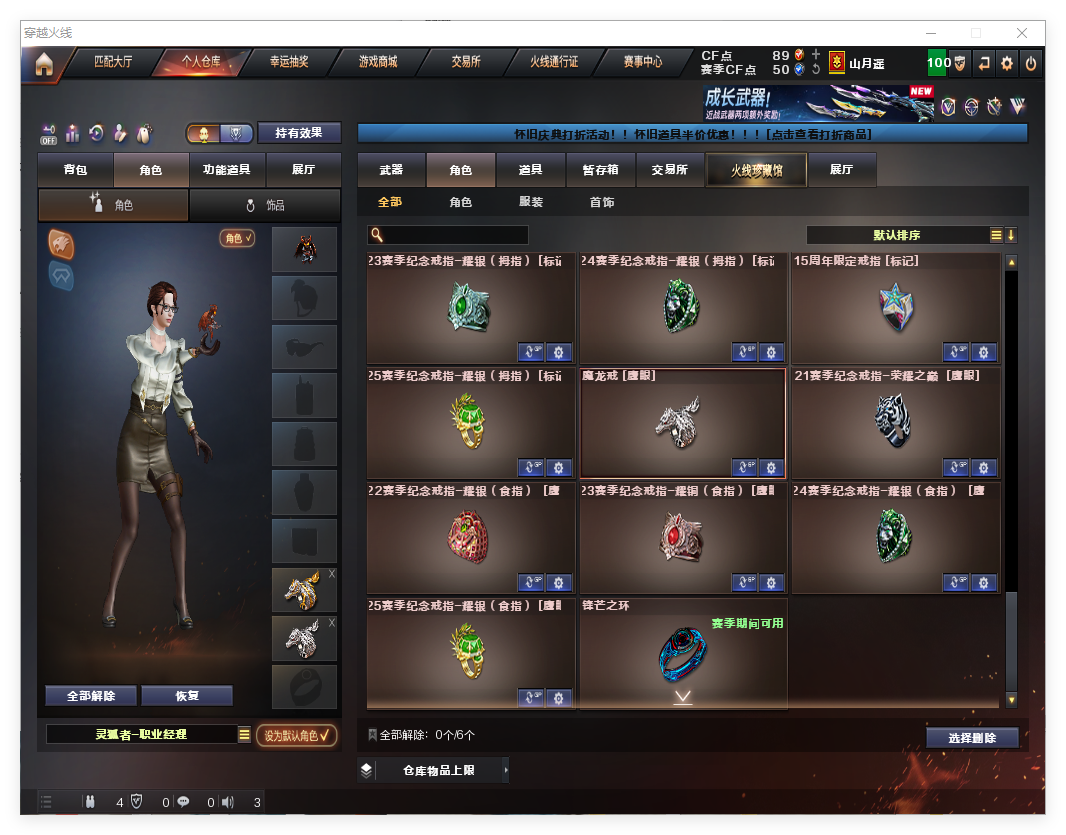Screen dimensions: 1066x835
Task: Click the 全部解除 unequip all button
Action: point(90,696)
